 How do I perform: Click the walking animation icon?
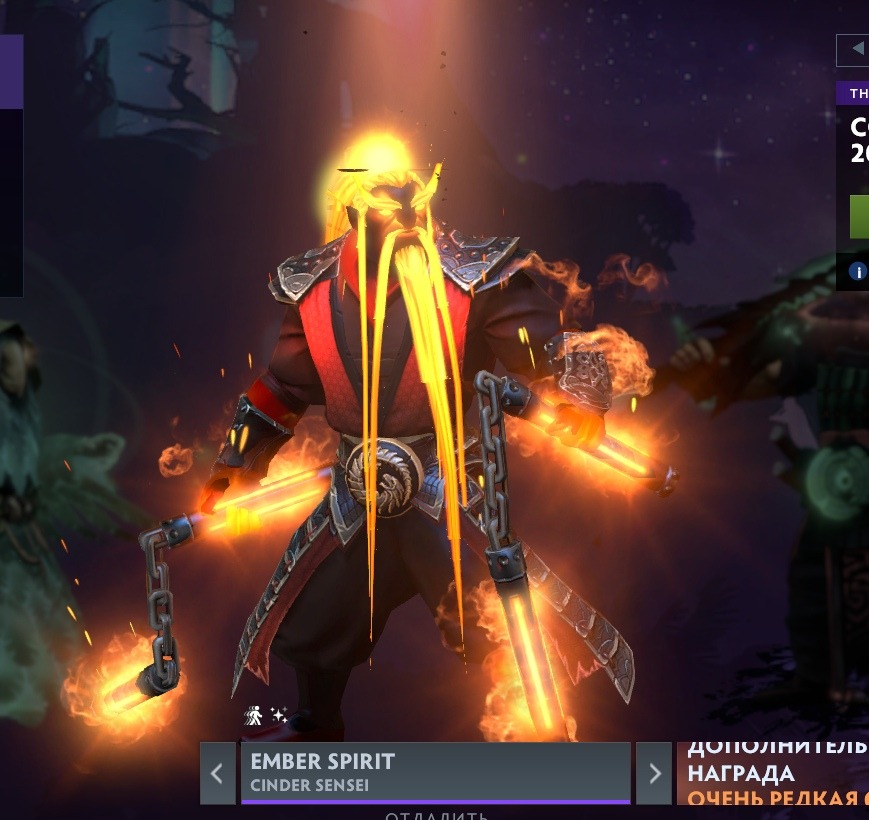[x=254, y=715]
